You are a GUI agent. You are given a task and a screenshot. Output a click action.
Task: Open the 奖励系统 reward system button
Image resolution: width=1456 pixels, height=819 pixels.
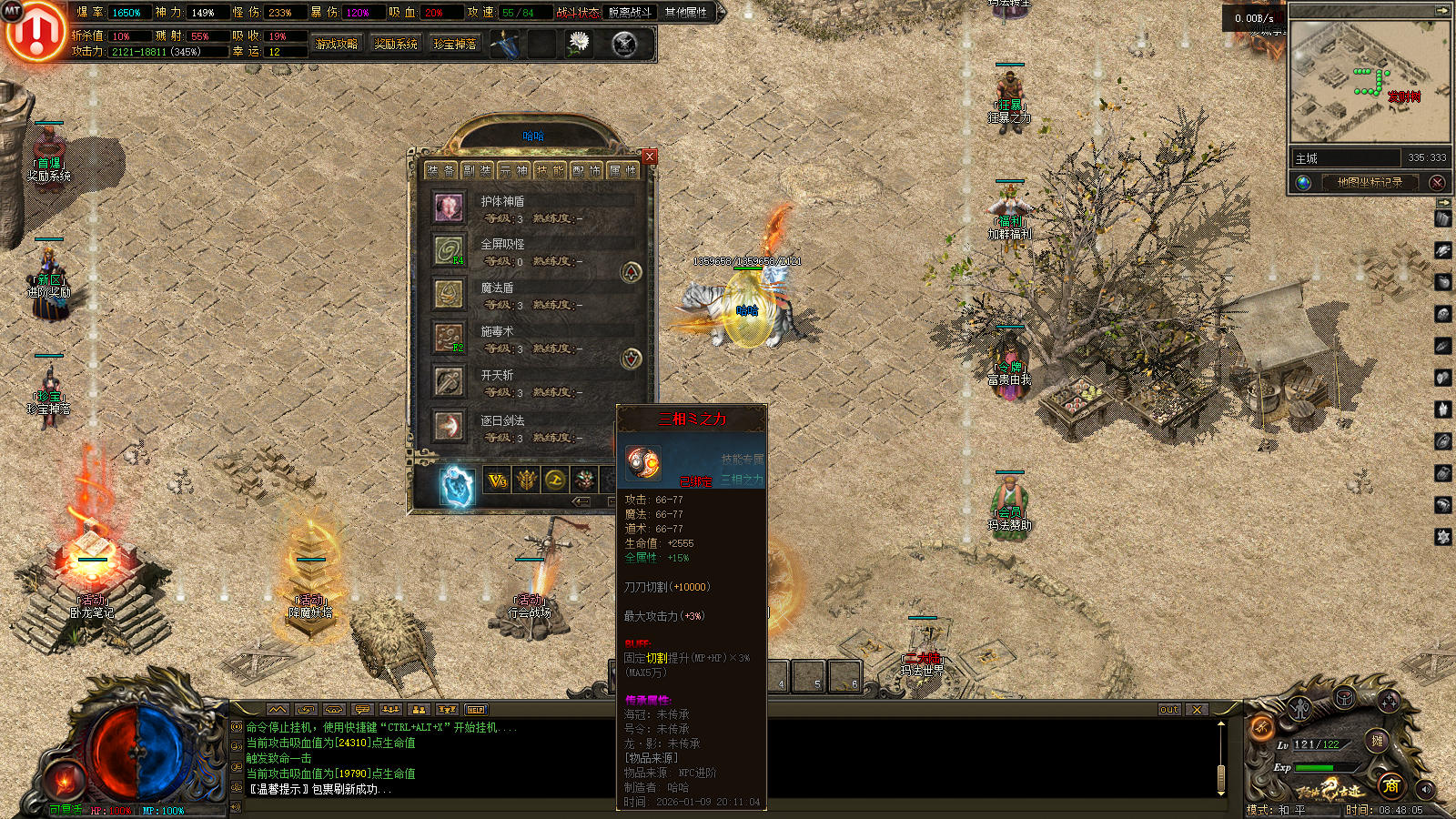click(396, 44)
